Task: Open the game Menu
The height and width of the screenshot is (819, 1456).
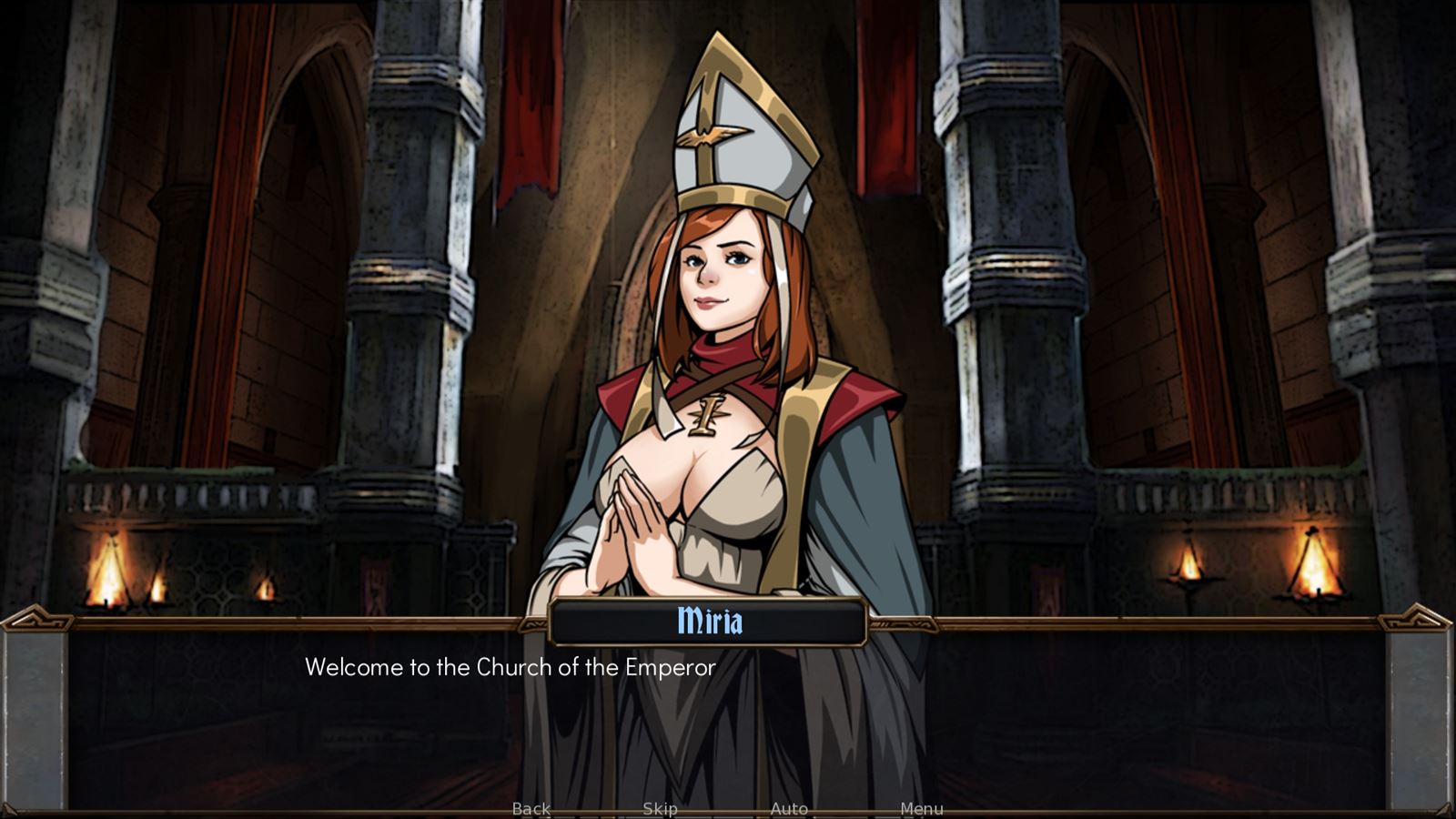Action: 921,809
